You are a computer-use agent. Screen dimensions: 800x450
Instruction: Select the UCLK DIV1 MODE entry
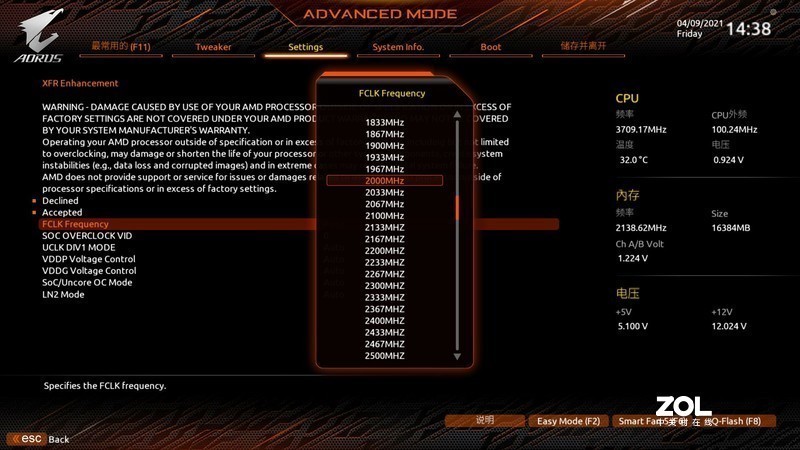[79, 247]
